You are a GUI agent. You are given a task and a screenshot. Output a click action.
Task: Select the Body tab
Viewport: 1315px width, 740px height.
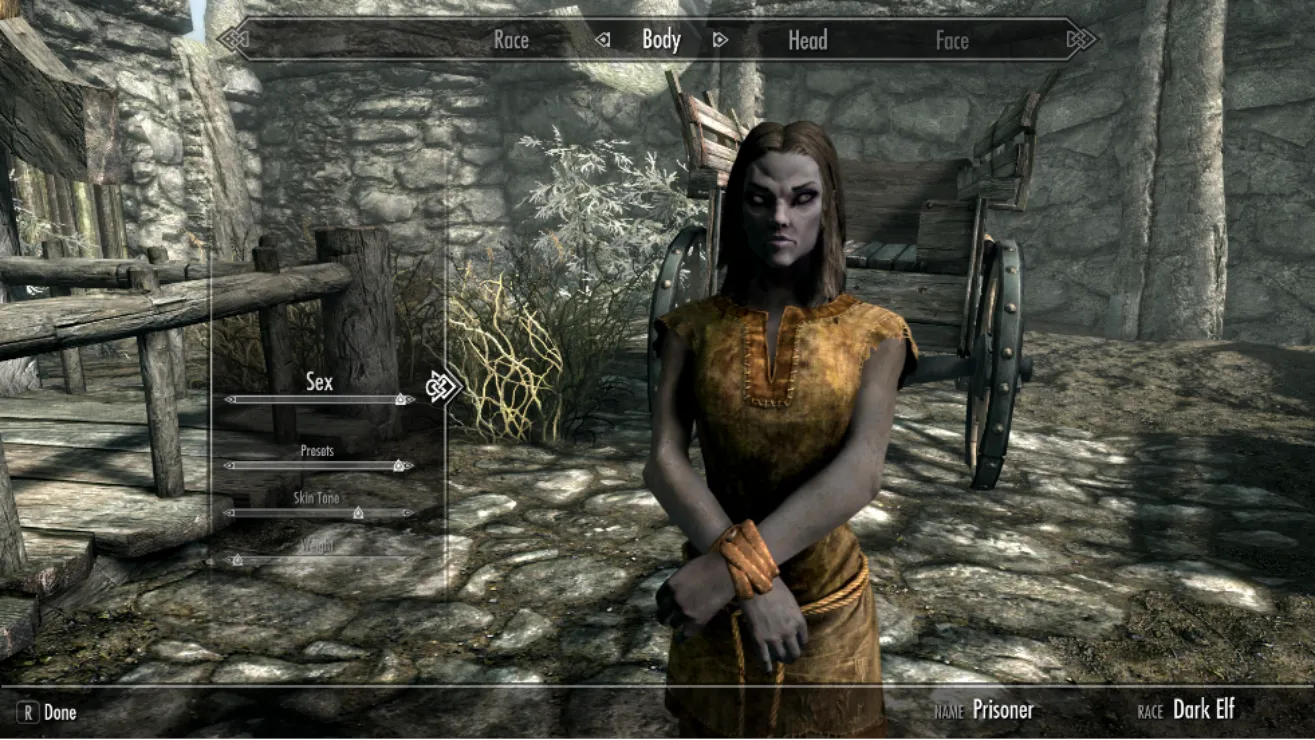pos(661,40)
